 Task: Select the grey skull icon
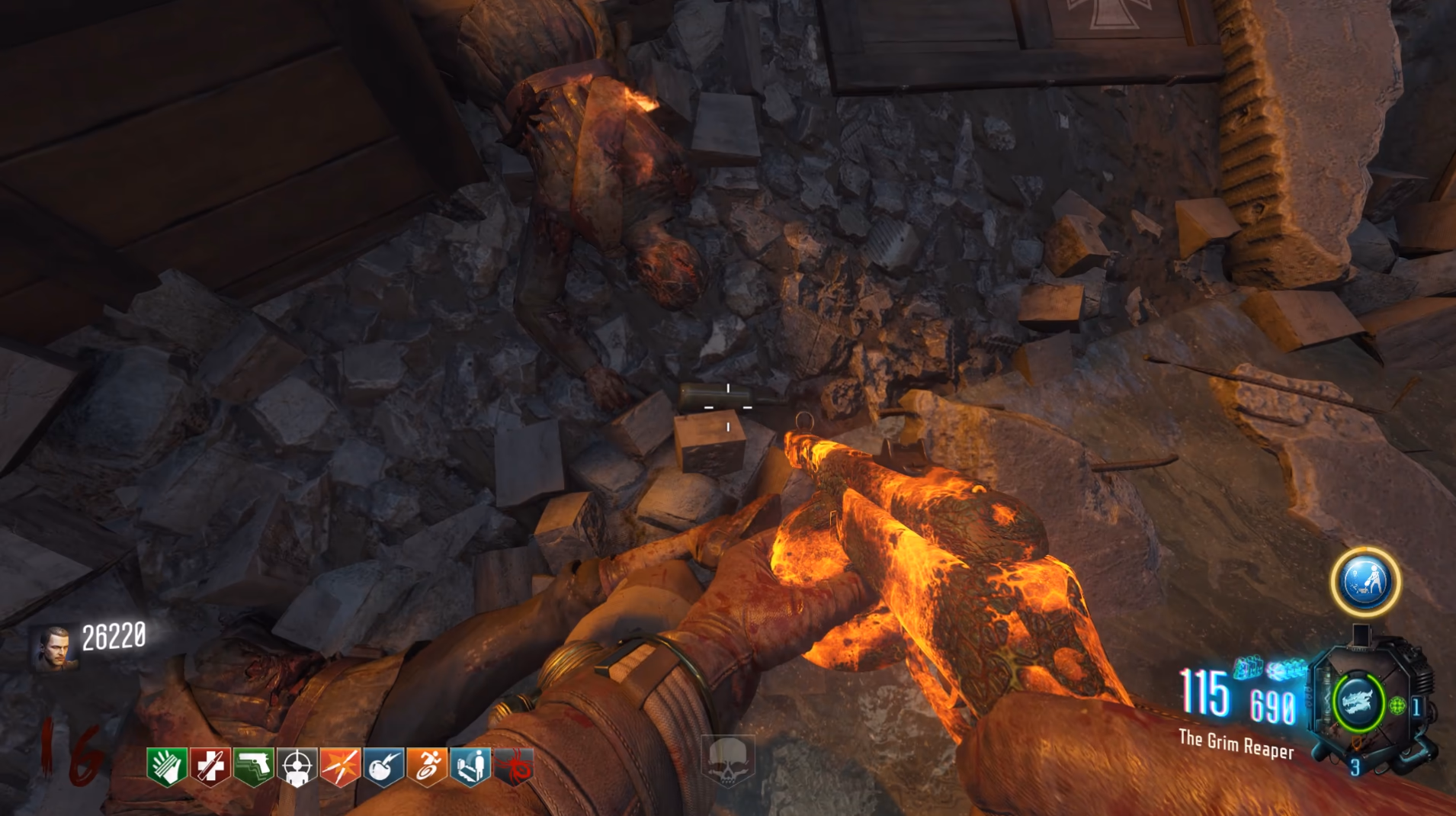click(728, 760)
